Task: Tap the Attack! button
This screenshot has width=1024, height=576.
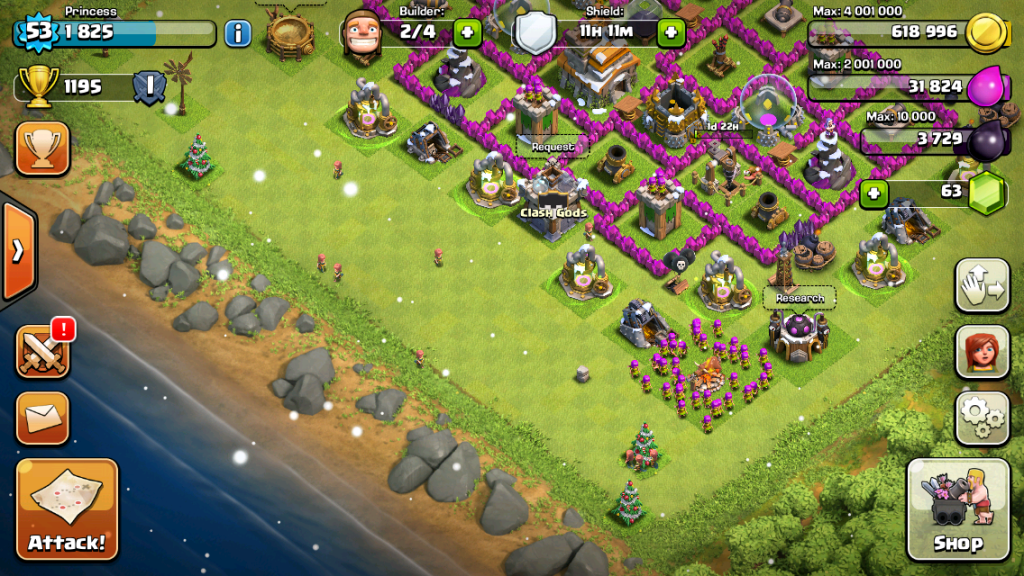Action: tap(67, 509)
